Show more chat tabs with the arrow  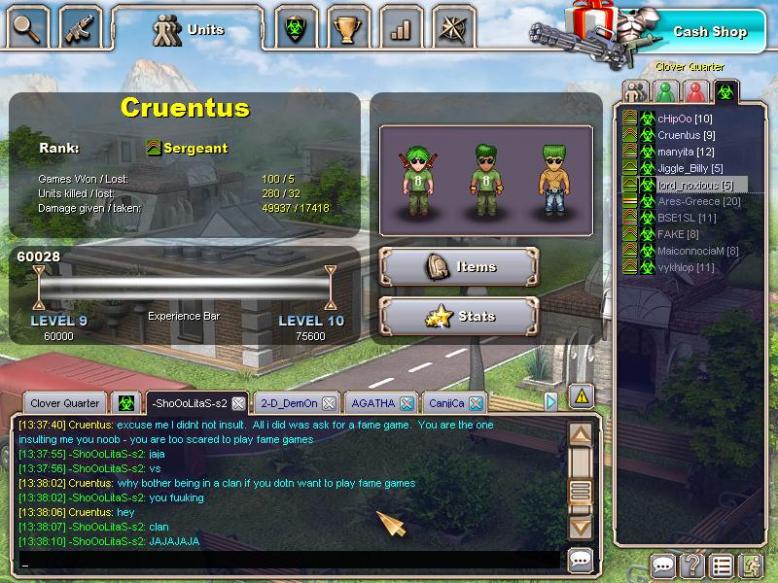tap(550, 402)
